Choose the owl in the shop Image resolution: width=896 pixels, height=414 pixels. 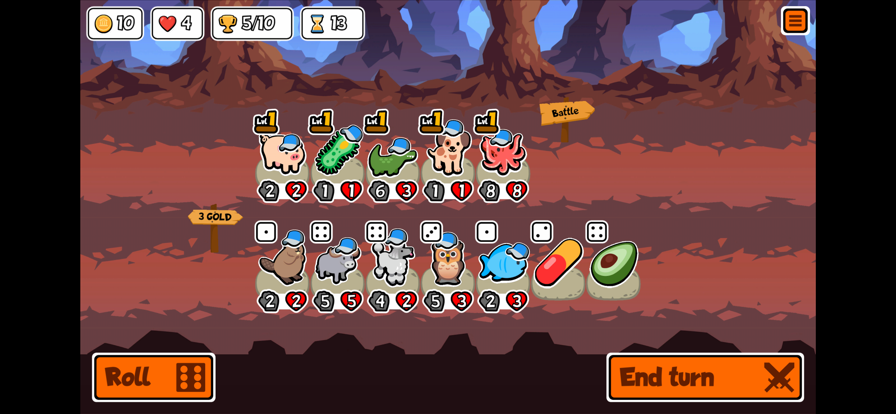(x=447, y=262)
